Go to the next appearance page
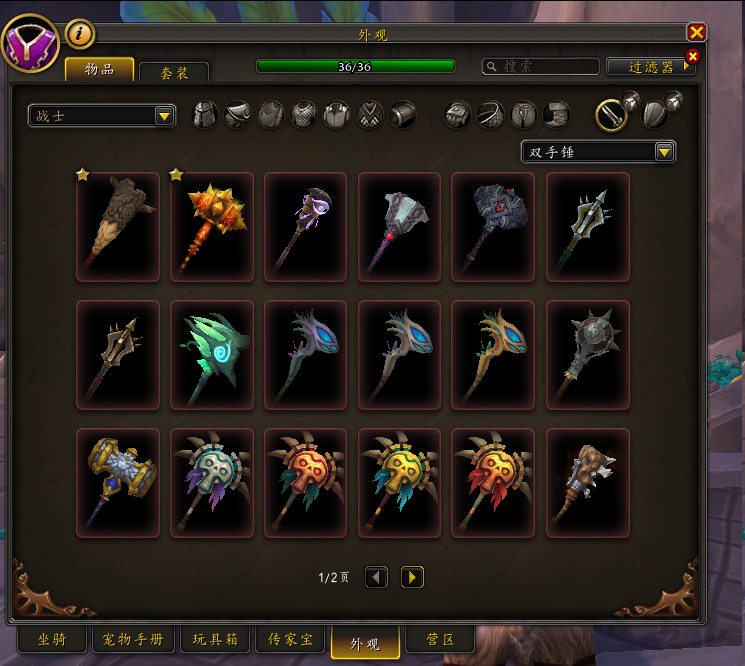The height and width of the screenshot is (666, 745). coord(412,577)
